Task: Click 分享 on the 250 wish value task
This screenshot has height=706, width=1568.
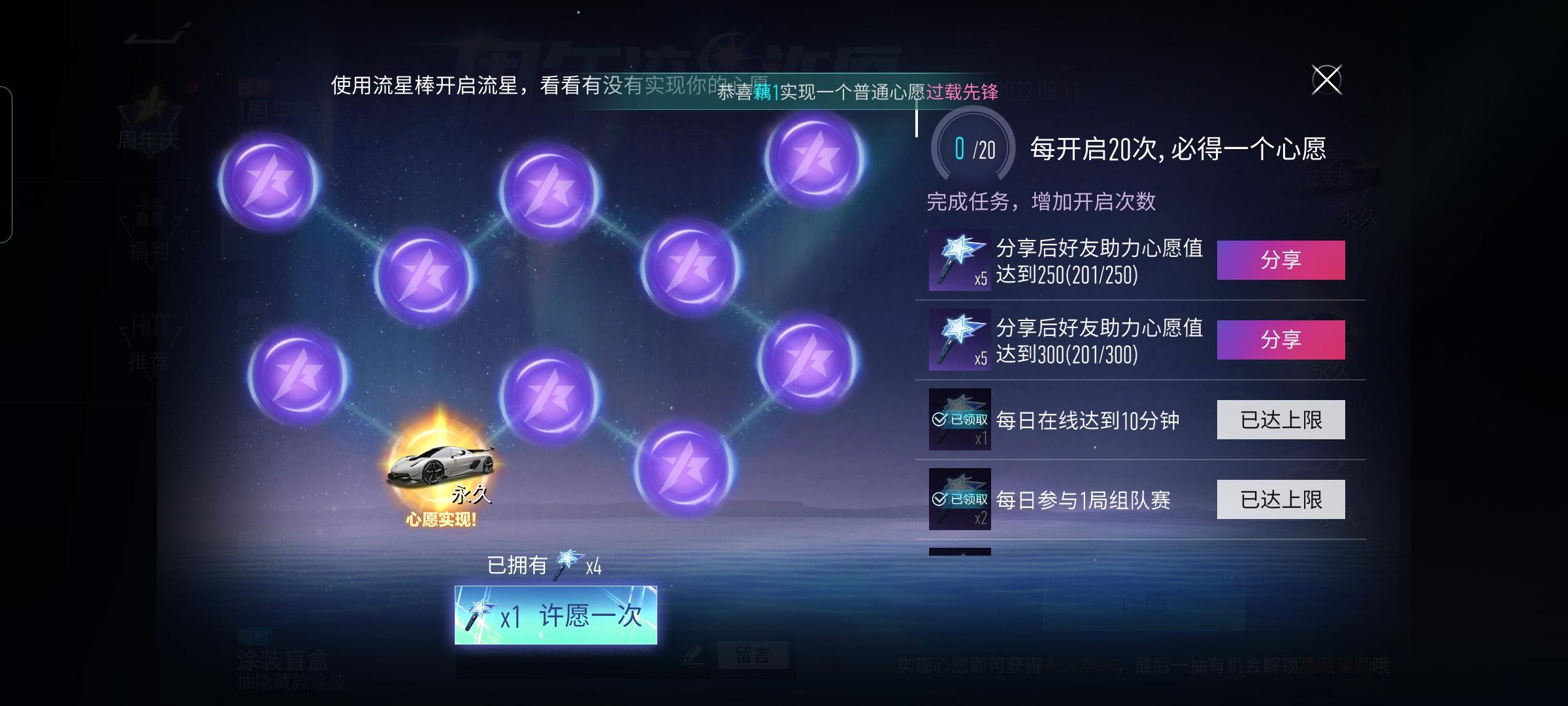Action: pos(1281,260)
